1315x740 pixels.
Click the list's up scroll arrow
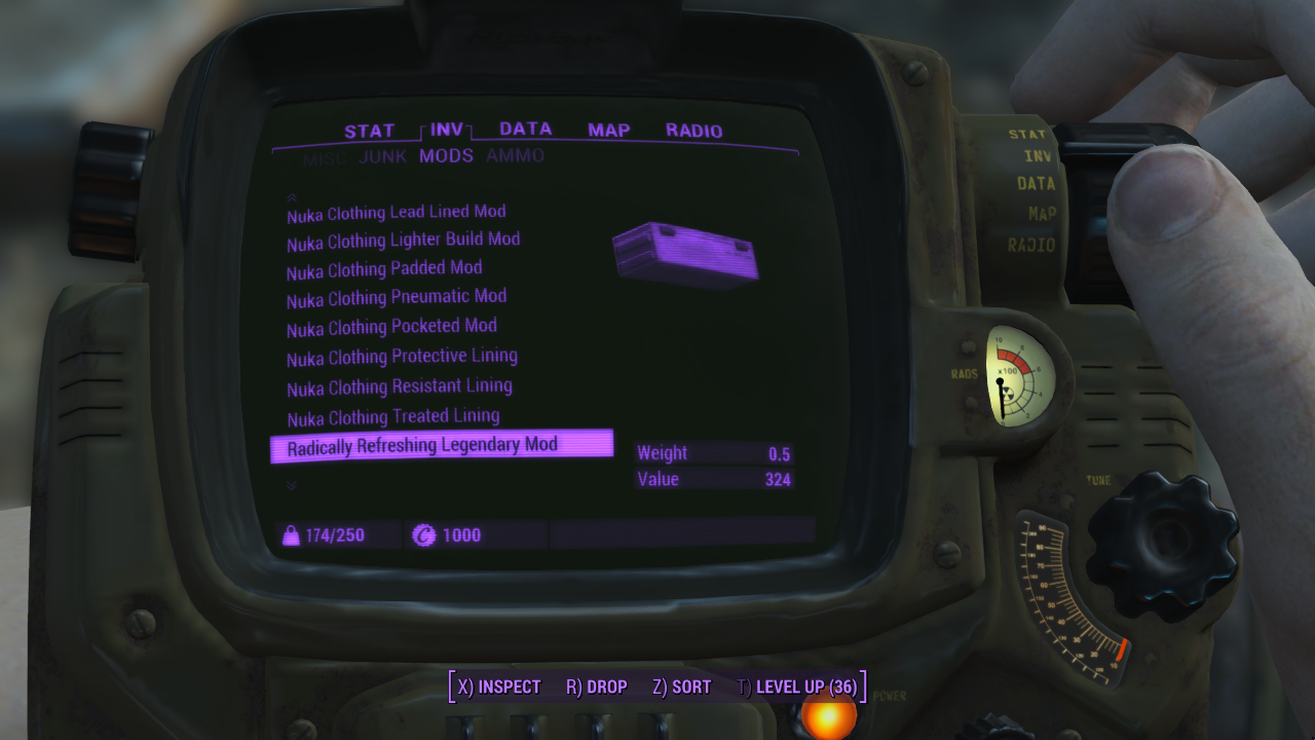[292, 198]
